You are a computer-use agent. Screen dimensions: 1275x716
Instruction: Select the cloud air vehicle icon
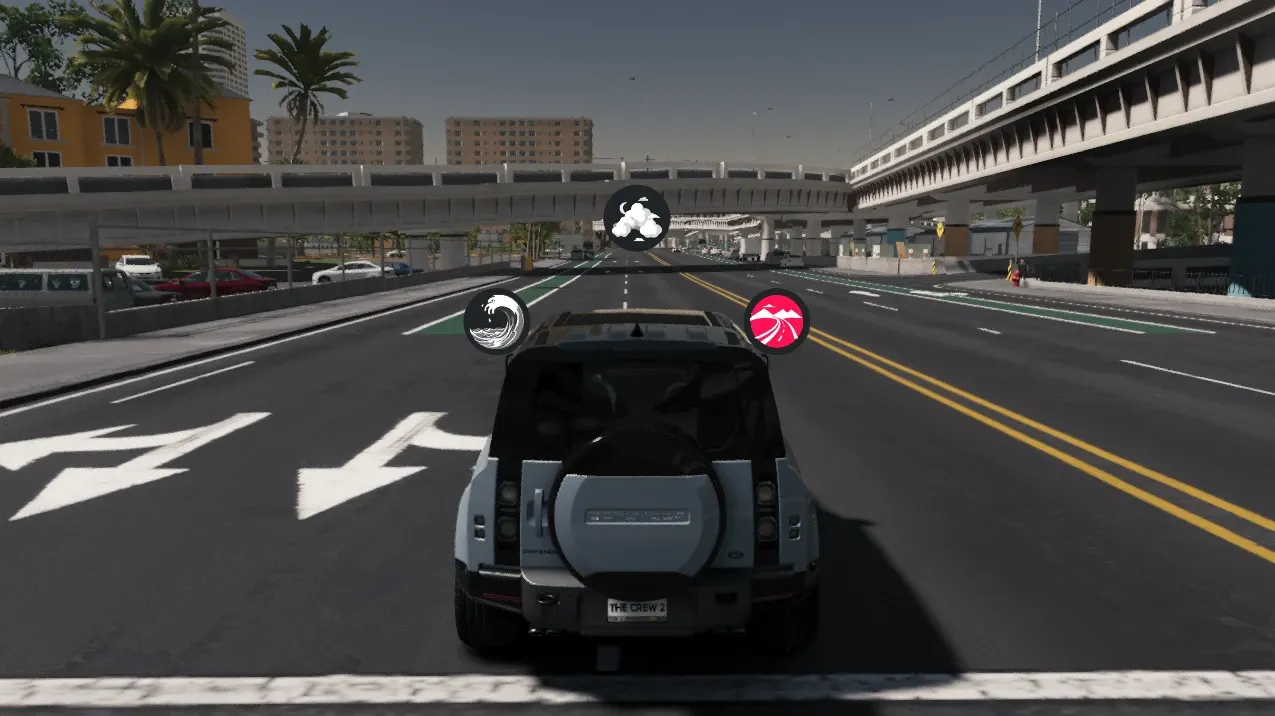coord(636,218)
